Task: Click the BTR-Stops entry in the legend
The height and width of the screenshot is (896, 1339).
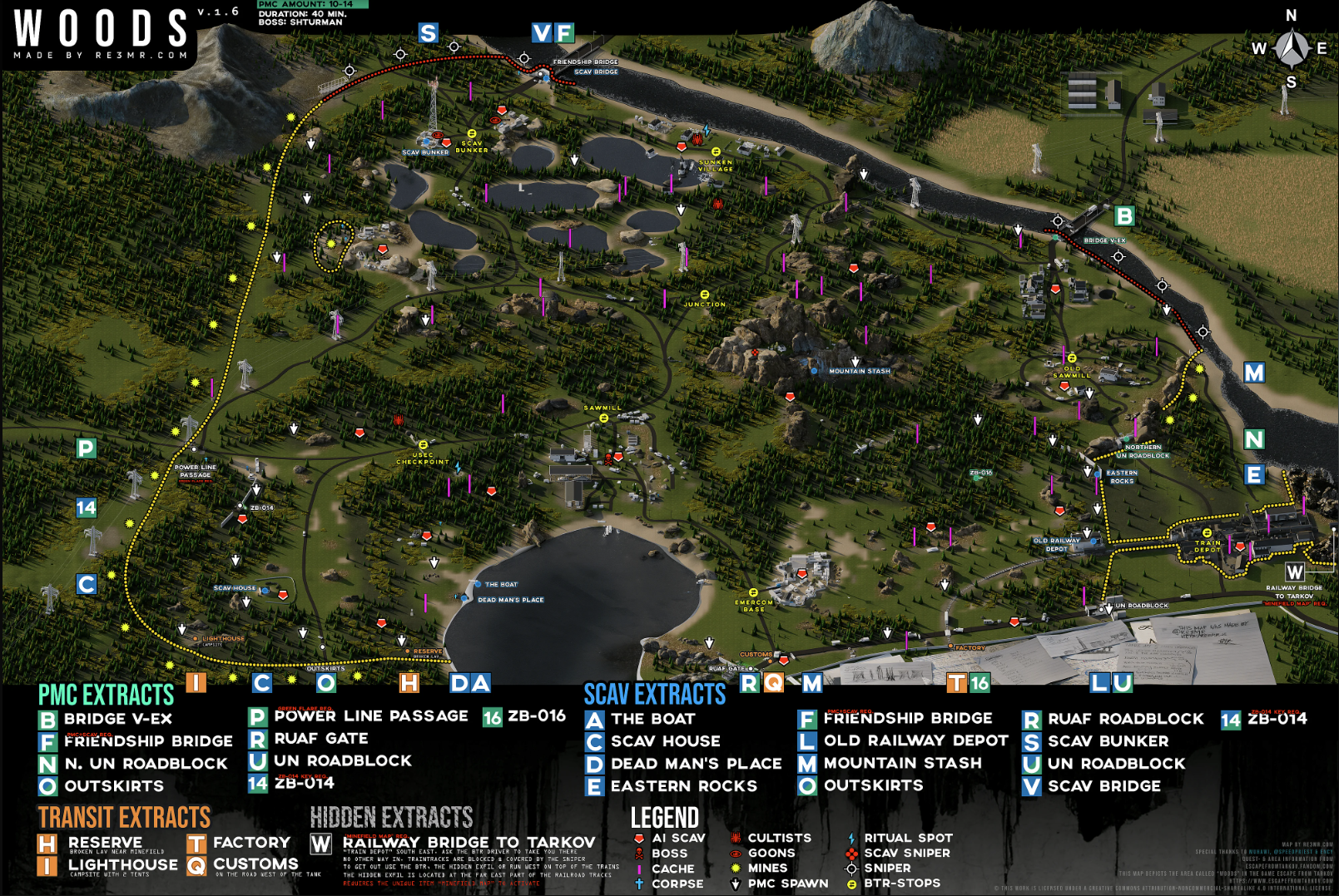Action: pyautogui.click(x=901, y=884)
